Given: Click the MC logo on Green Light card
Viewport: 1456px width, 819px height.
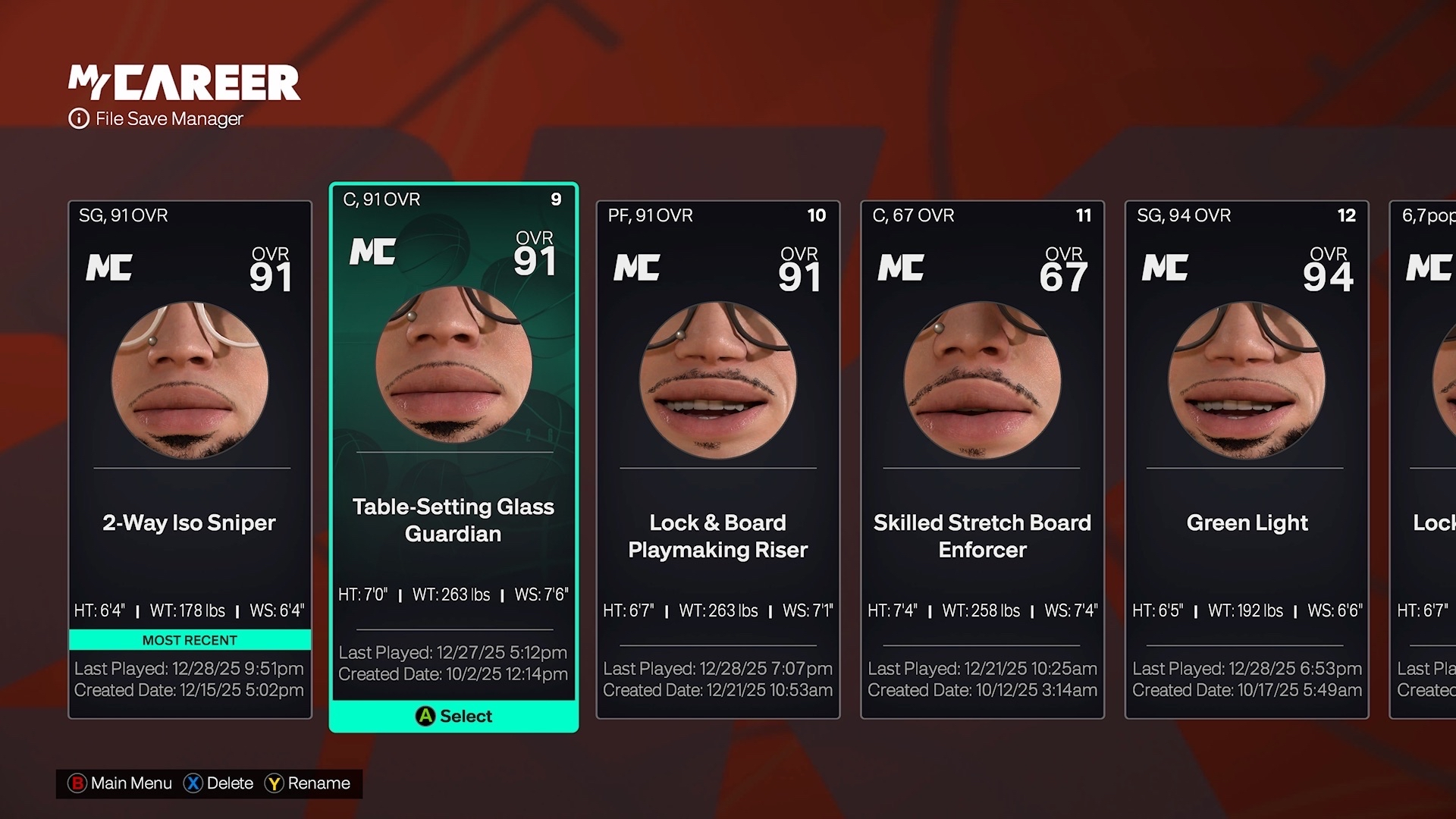Looking at the screenshot, I should [1166, 268].
